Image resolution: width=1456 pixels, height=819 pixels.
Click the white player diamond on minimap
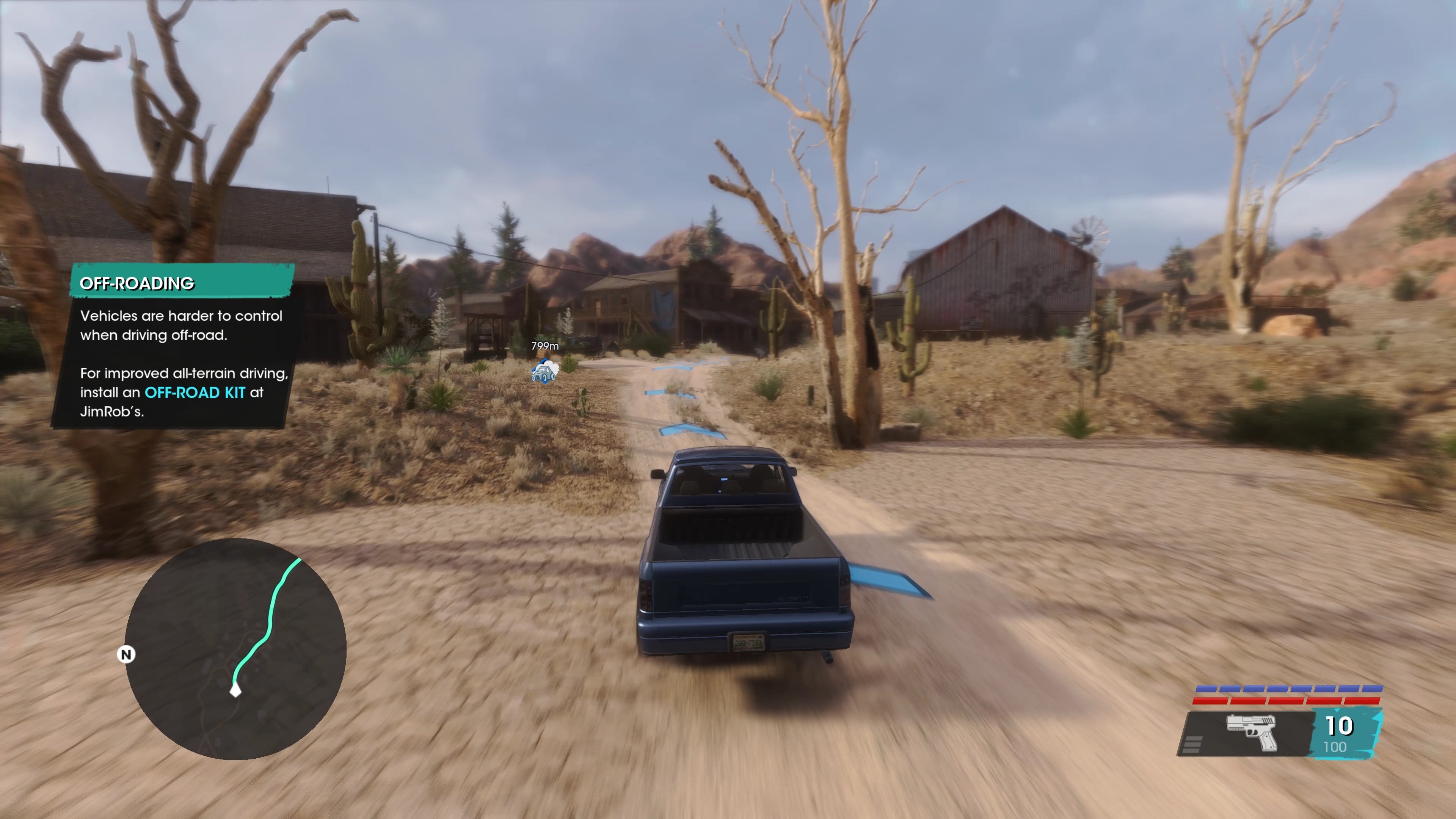(x=236, y=690)
